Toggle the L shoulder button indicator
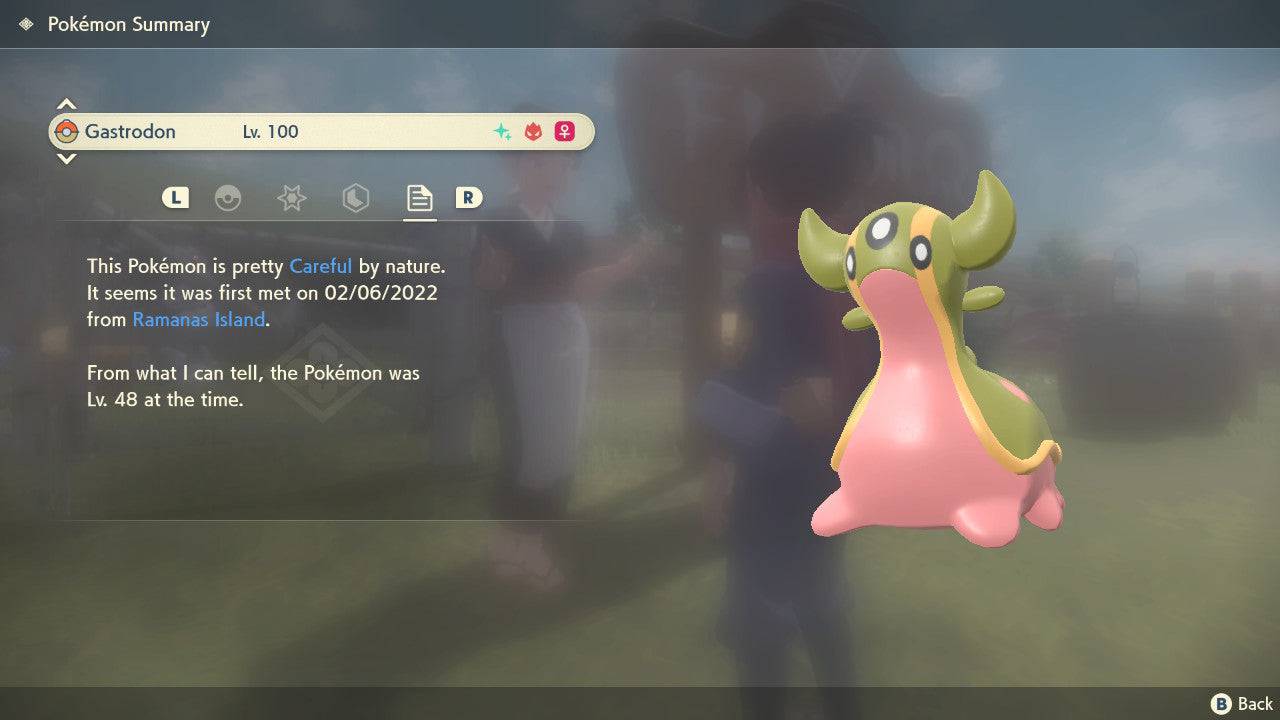 point(175,198)
